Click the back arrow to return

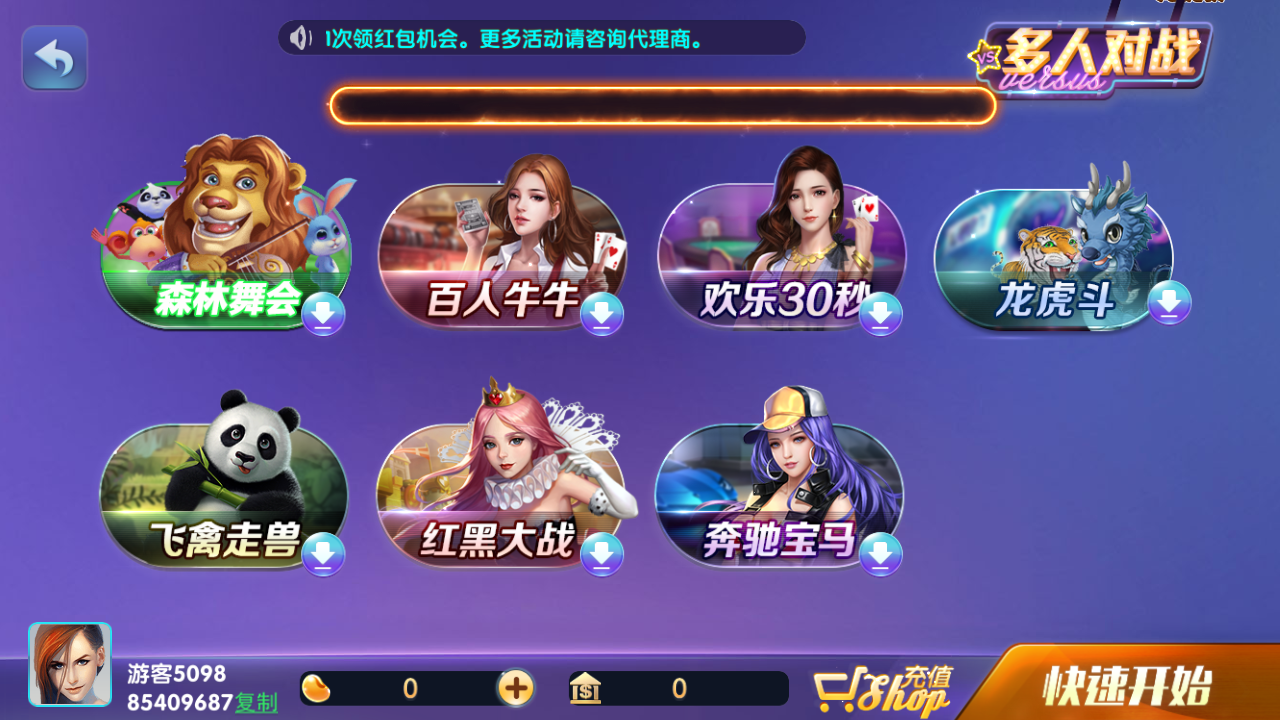tap(54, 57)
